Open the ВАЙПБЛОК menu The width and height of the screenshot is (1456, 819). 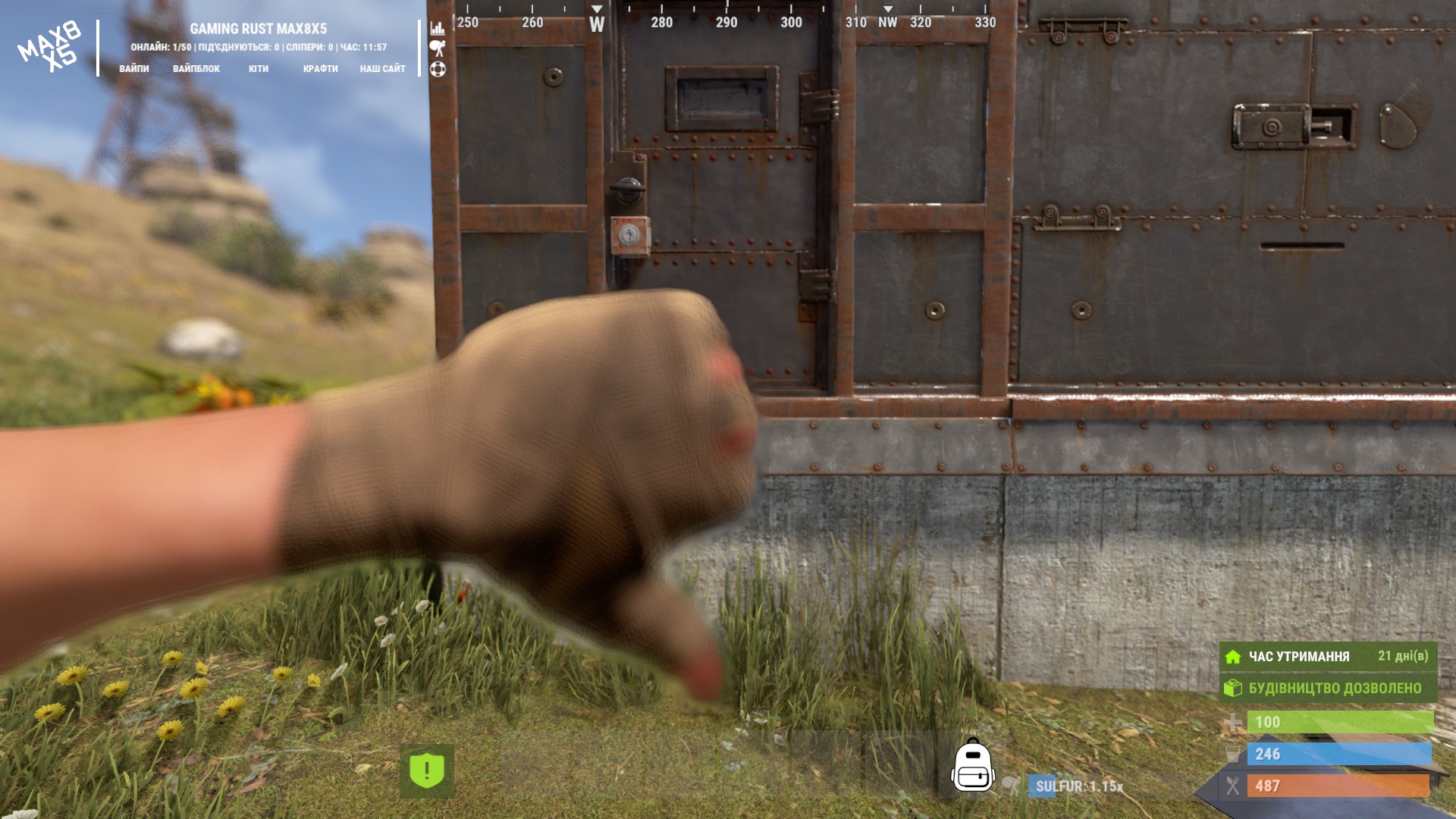tap(196, 68)
